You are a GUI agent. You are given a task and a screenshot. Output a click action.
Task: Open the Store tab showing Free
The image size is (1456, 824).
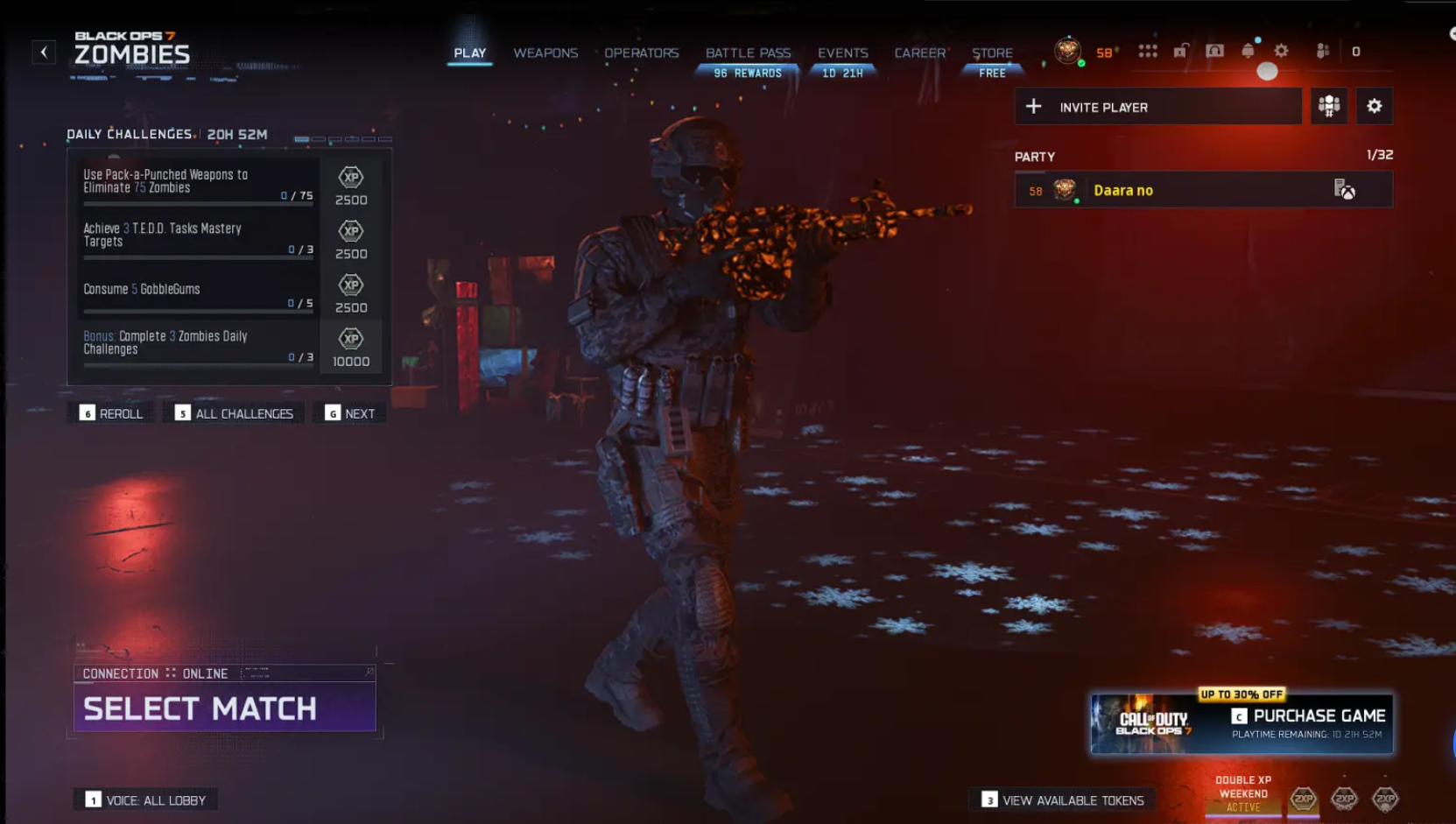(992, 53)
